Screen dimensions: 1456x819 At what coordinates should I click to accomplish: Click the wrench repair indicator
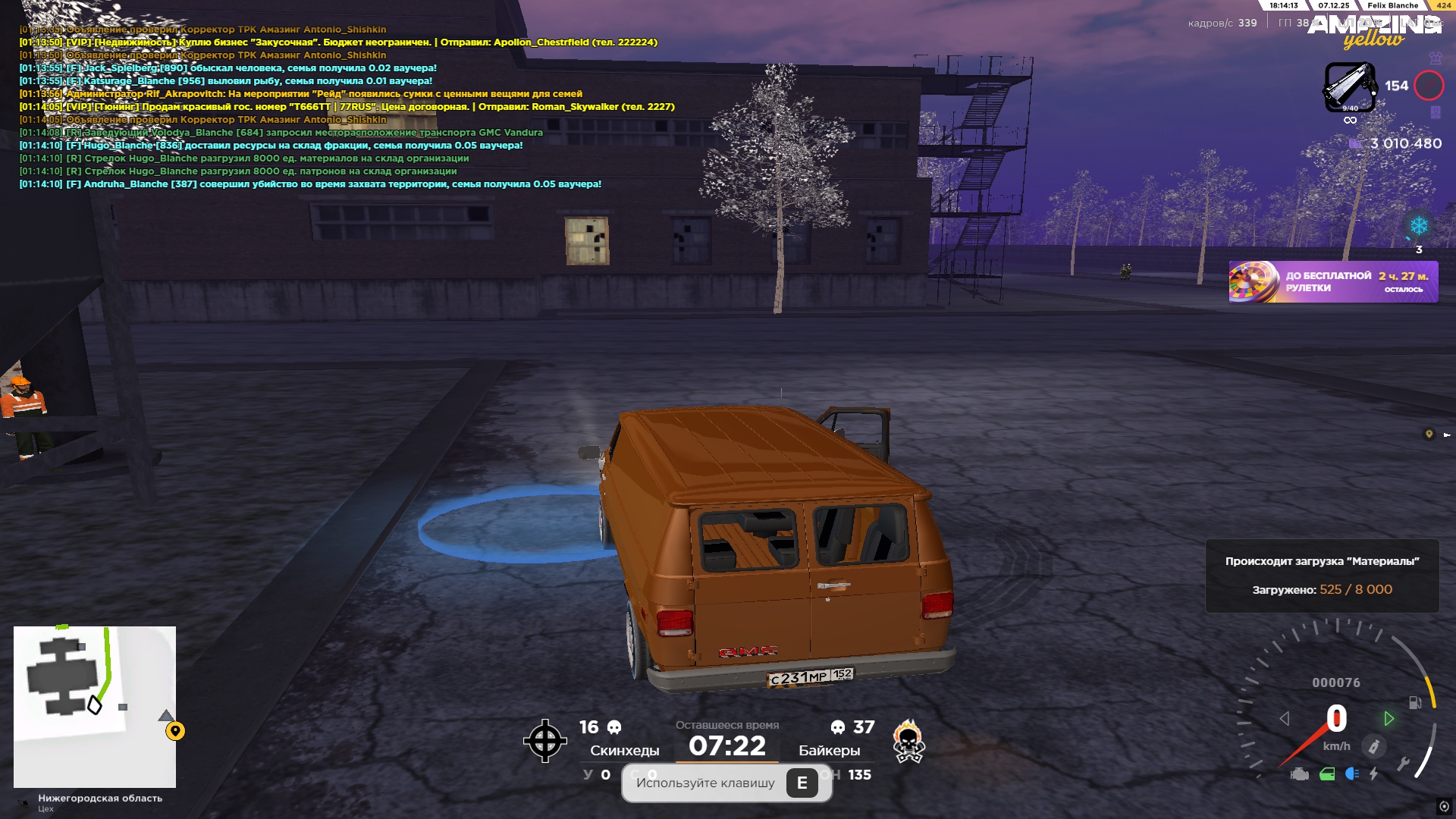1403,764
